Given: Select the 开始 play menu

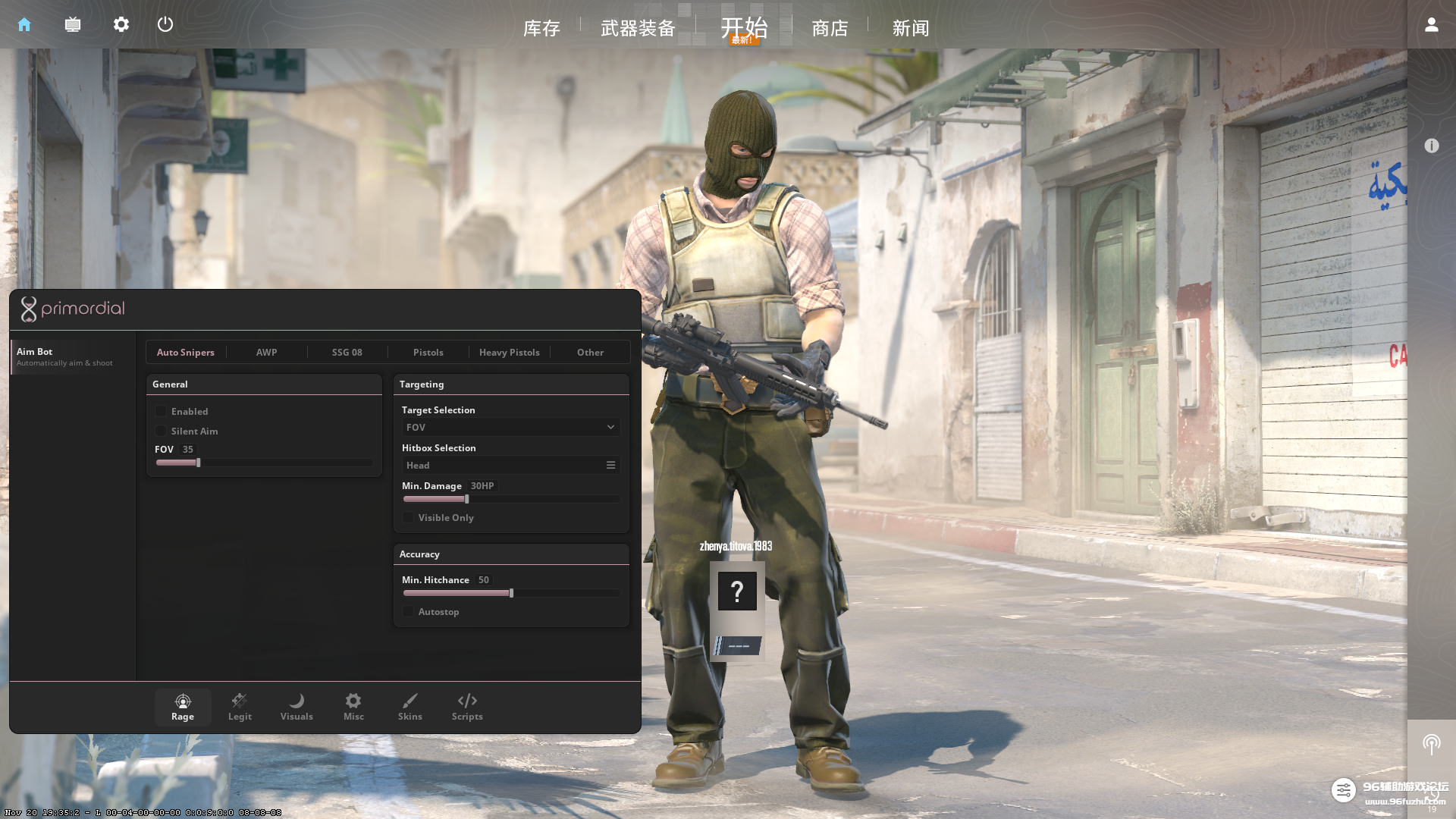Looking at the screenshot, I should click(744, 27).
